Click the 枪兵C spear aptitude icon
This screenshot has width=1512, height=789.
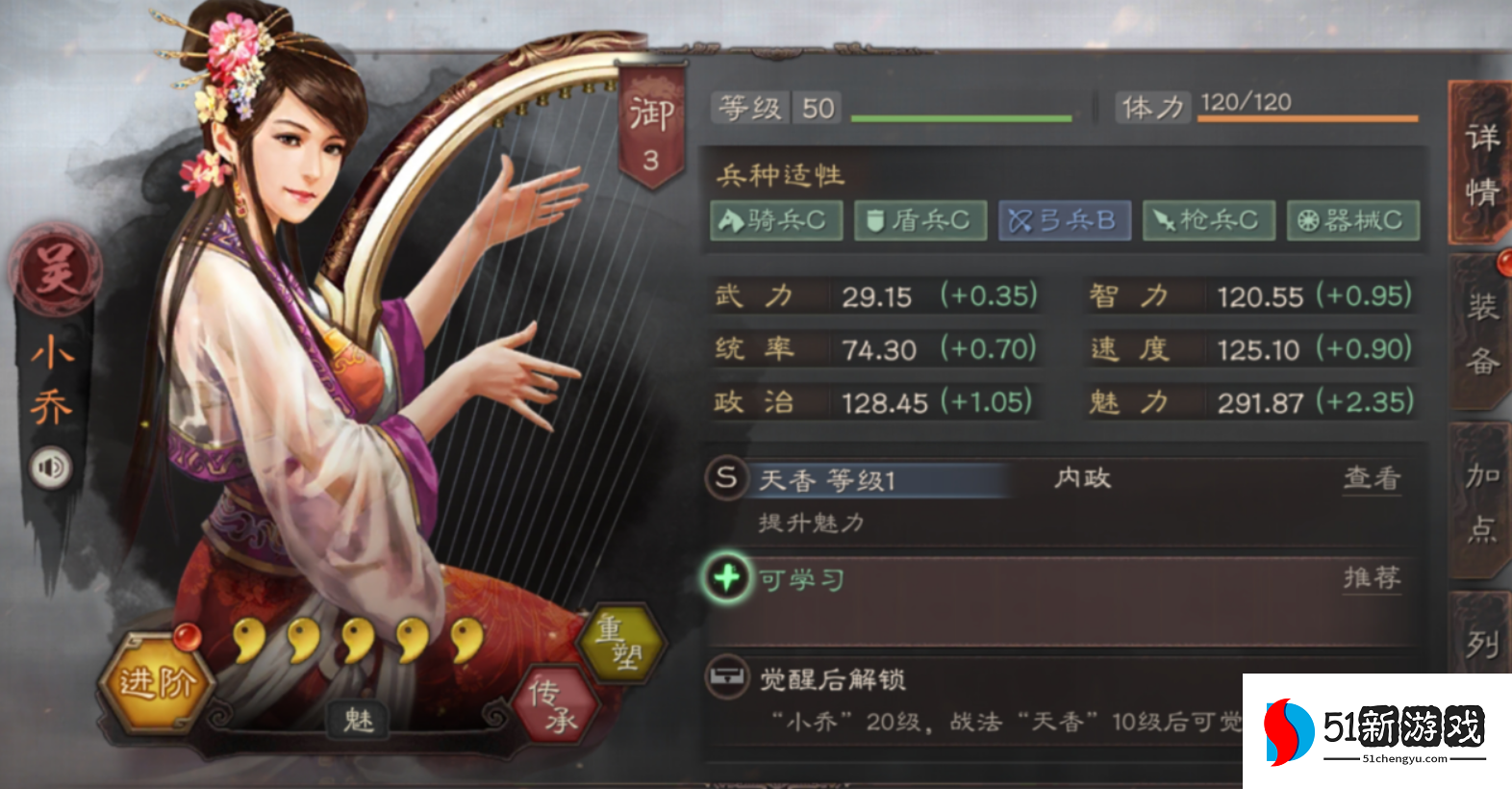[x=1208, y=220]
